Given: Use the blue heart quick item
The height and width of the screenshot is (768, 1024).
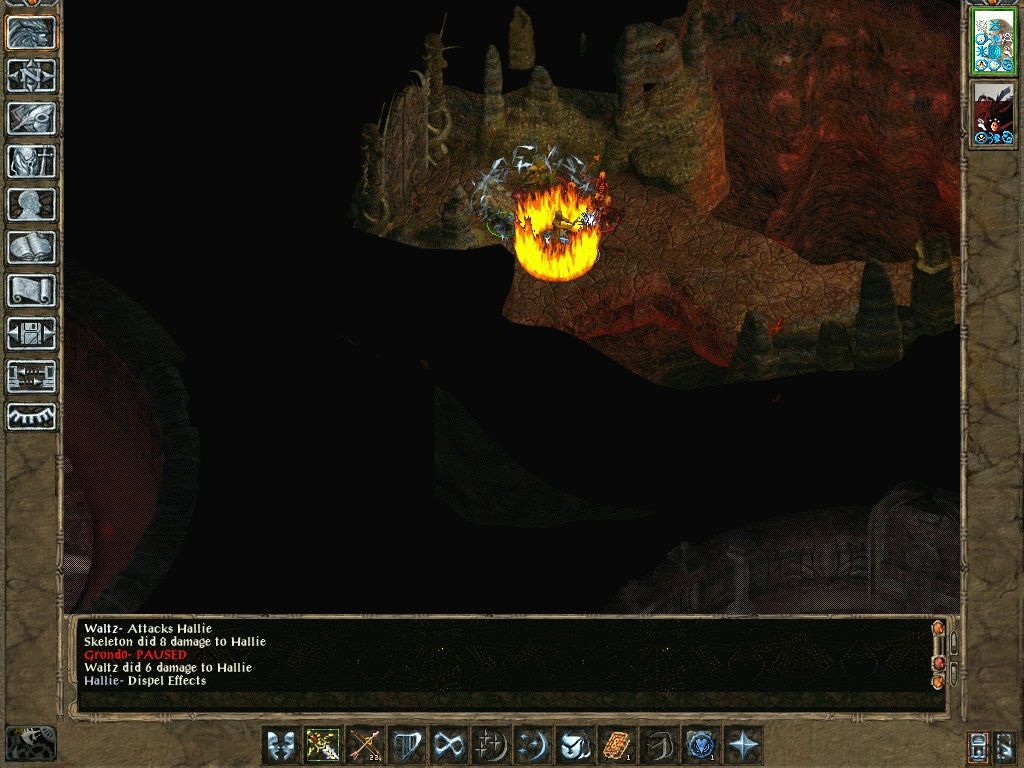Looking at the screenshot, I should 701,745.
